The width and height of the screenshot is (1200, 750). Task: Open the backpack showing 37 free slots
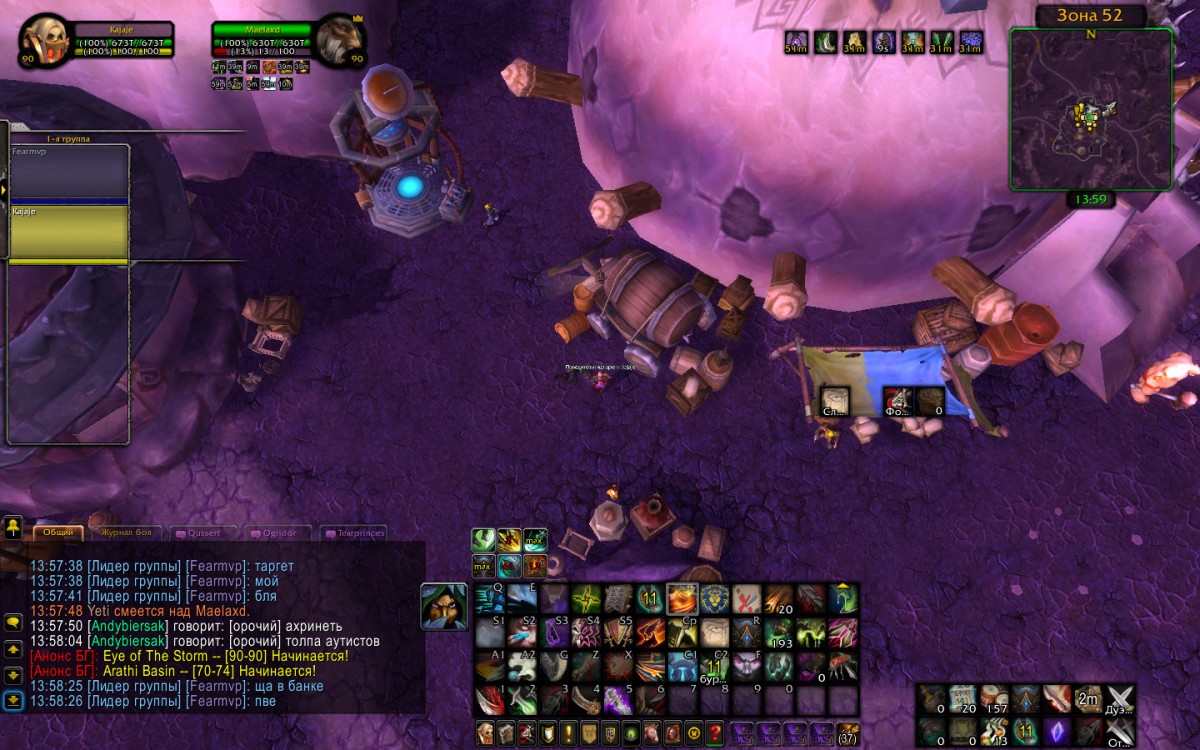click(x=847, y=732)
